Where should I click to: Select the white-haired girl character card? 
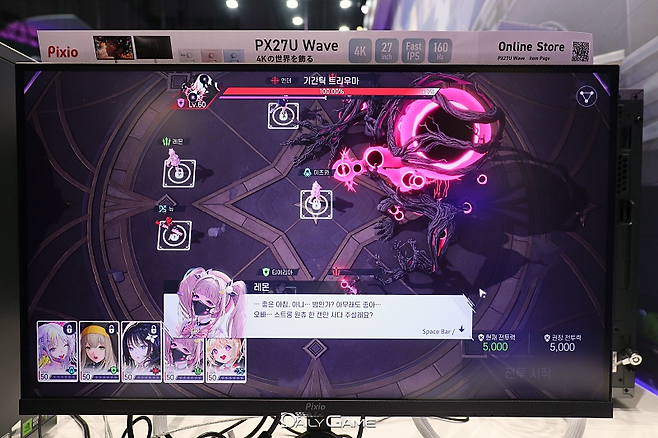click(x=56, y=351)
